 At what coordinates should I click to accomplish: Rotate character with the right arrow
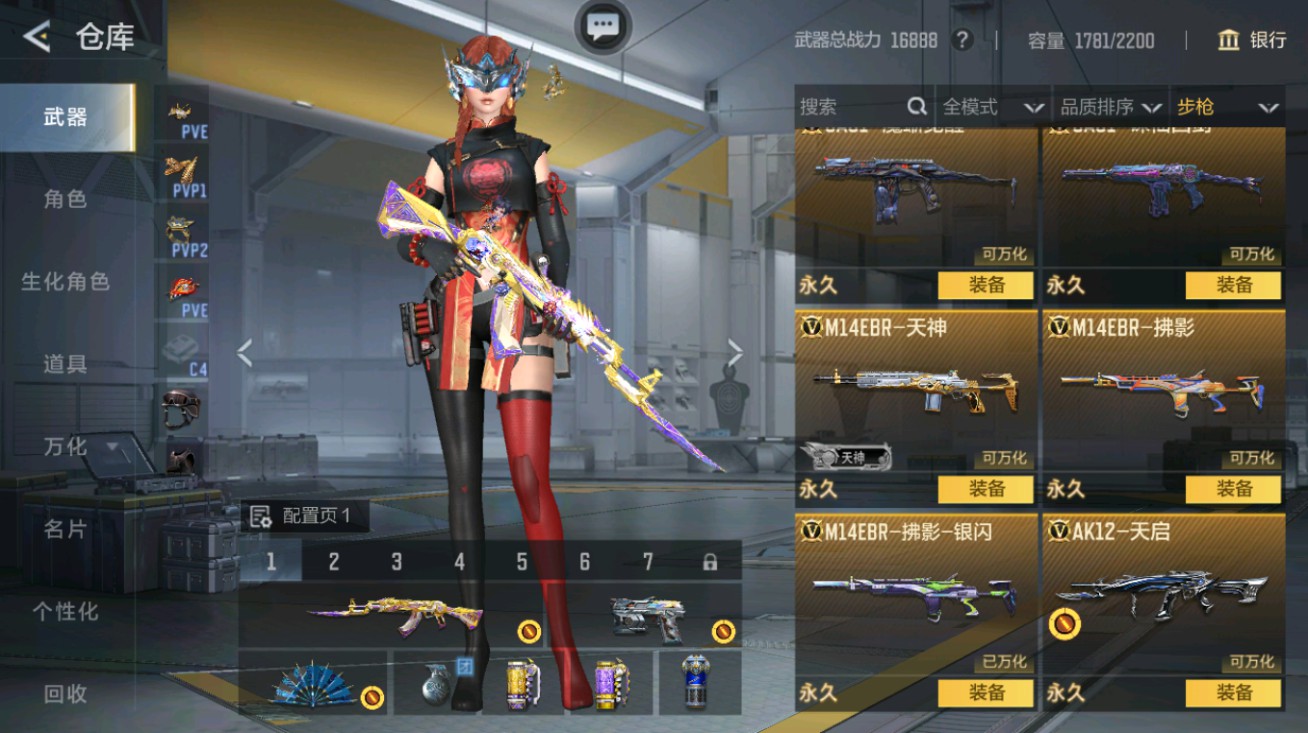tap(735, 352)
